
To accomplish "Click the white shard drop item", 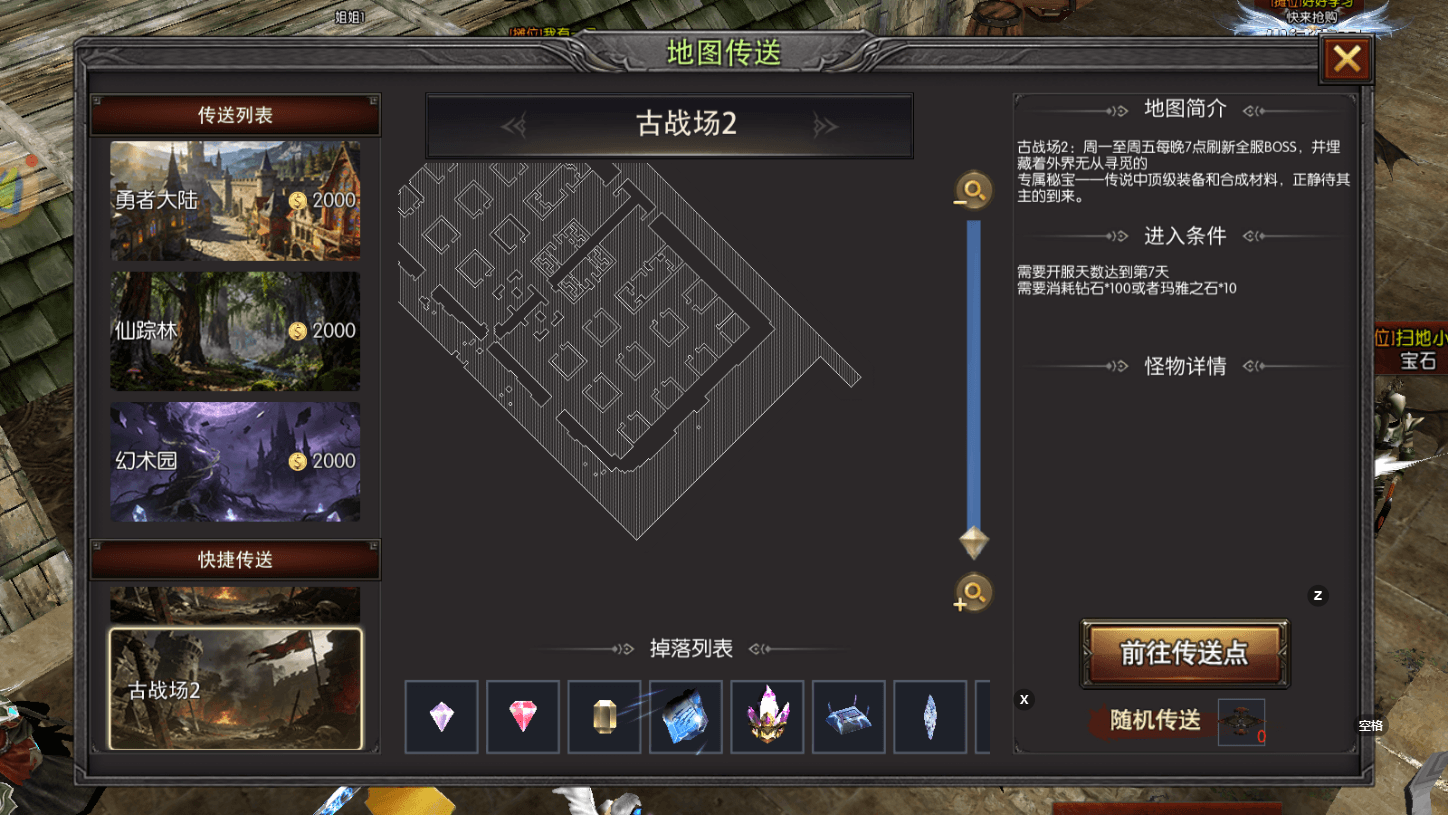I will [x=930, y=717].
